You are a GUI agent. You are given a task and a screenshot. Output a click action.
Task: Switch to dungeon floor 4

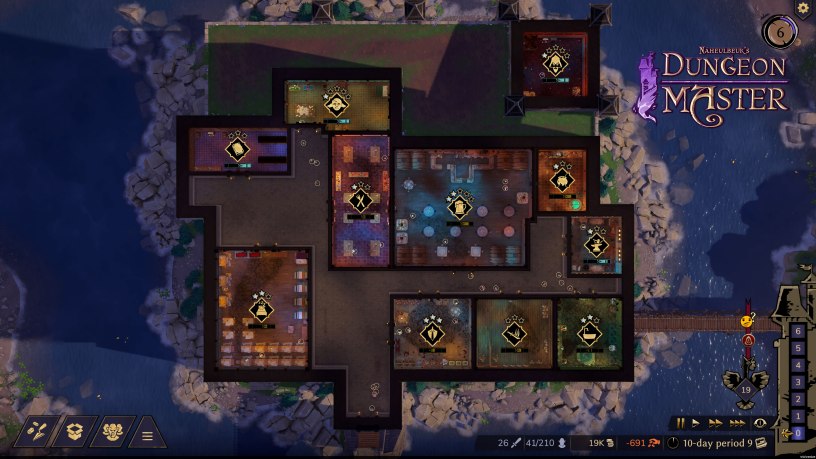(x=797, y=365)
